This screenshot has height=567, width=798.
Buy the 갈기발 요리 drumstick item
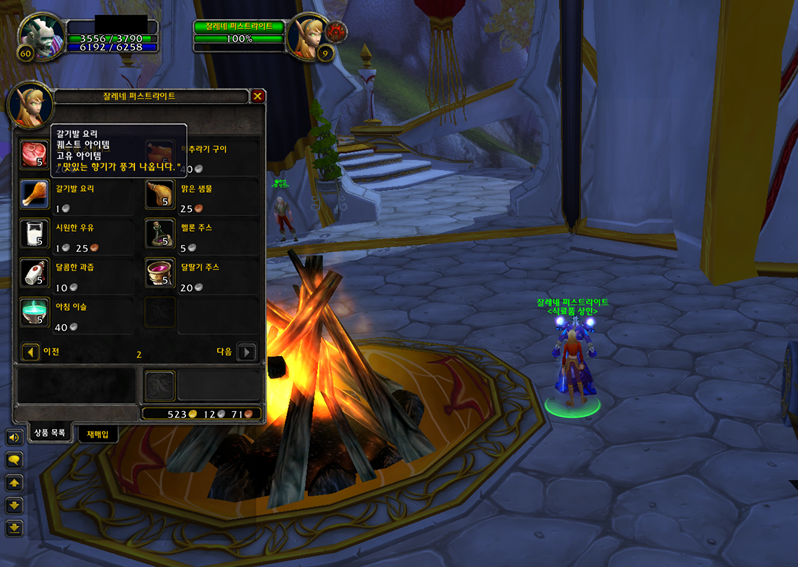(x=34, y=194)
